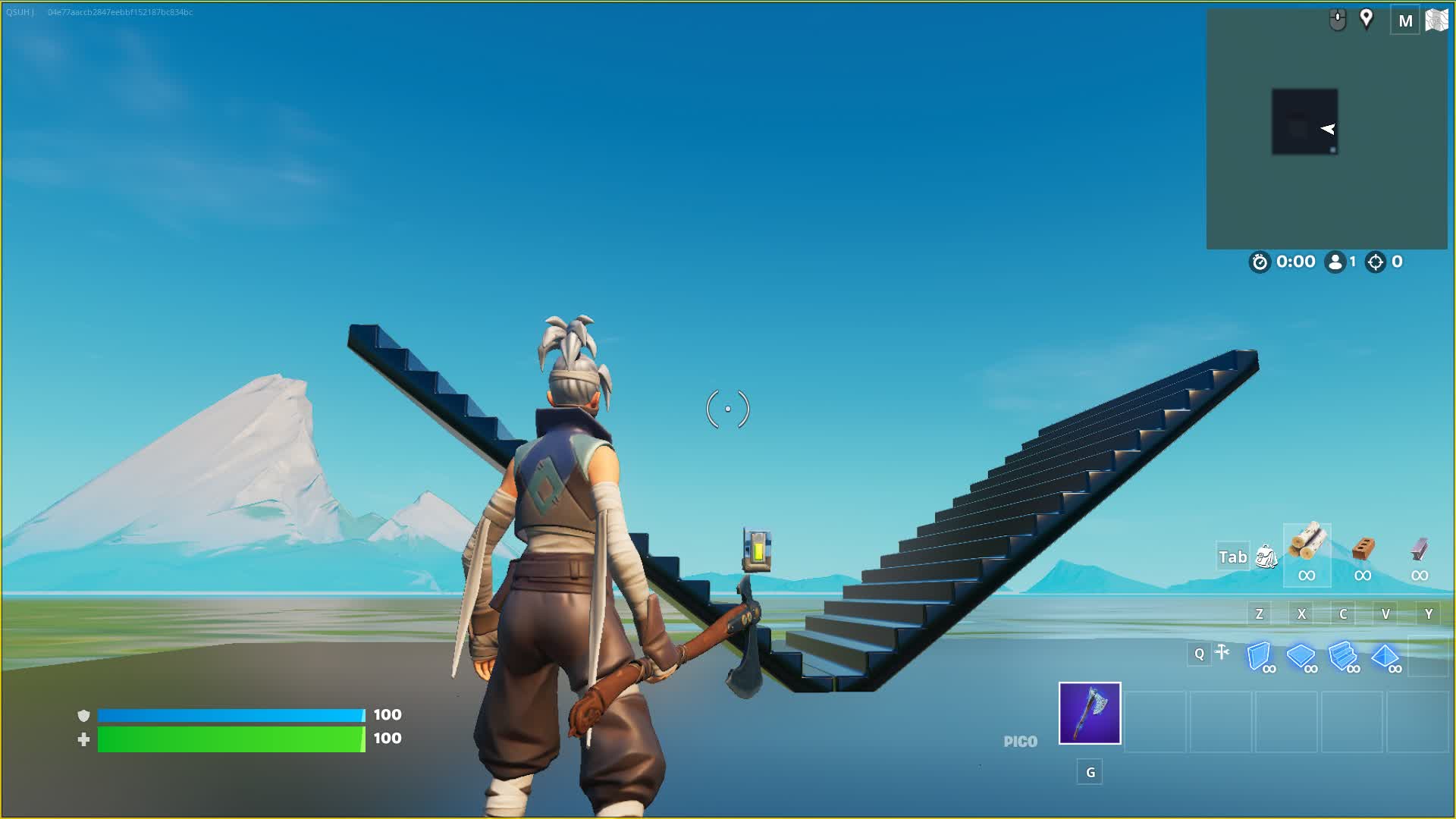The height and width of the screenshot is (819, 1456).
Task: Click the folded map icon beside the minimap
Action: point(1436,20)
